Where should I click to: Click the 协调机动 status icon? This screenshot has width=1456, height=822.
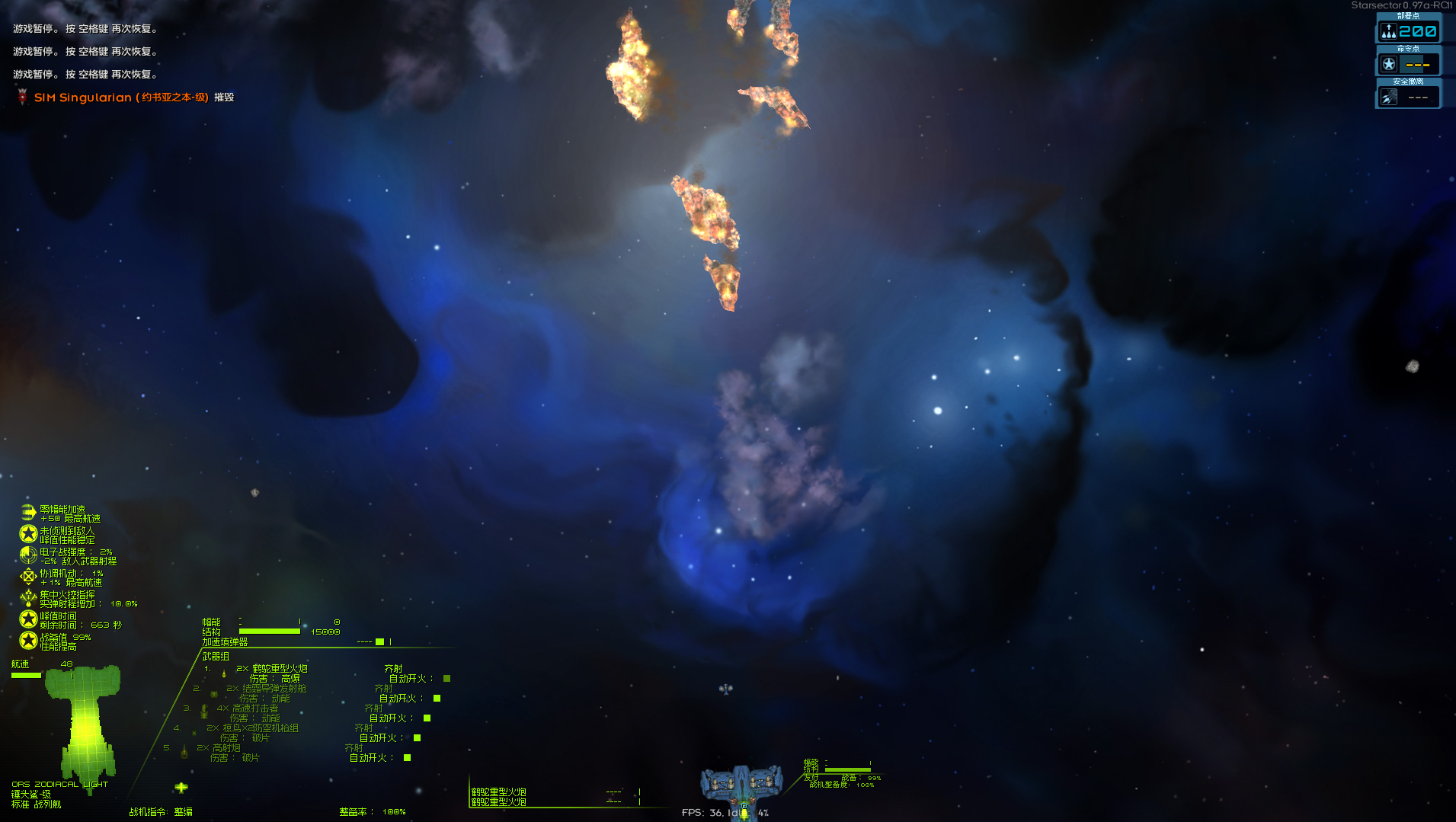[x=28, y=577]
